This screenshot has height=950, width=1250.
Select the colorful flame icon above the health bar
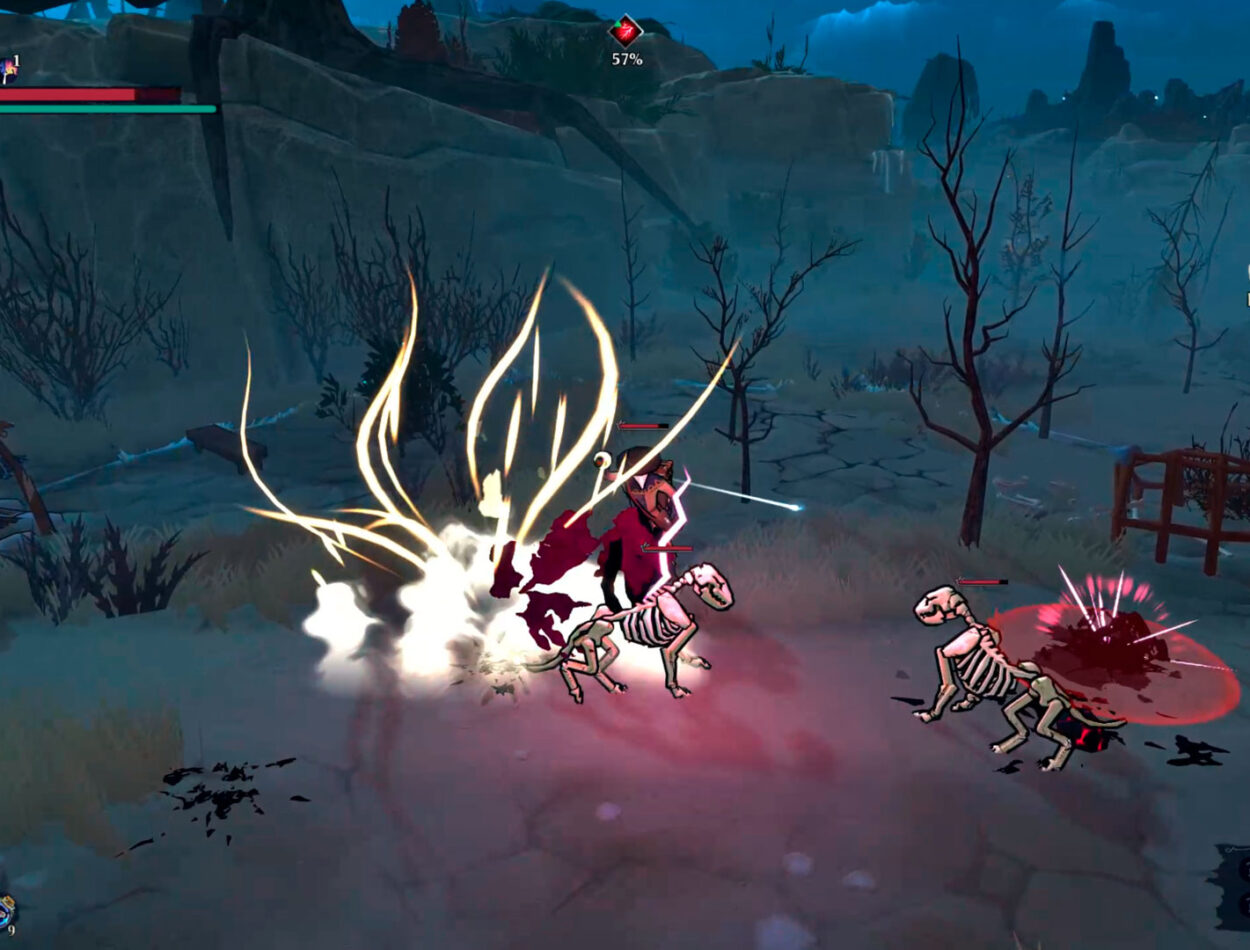point(7,69)
